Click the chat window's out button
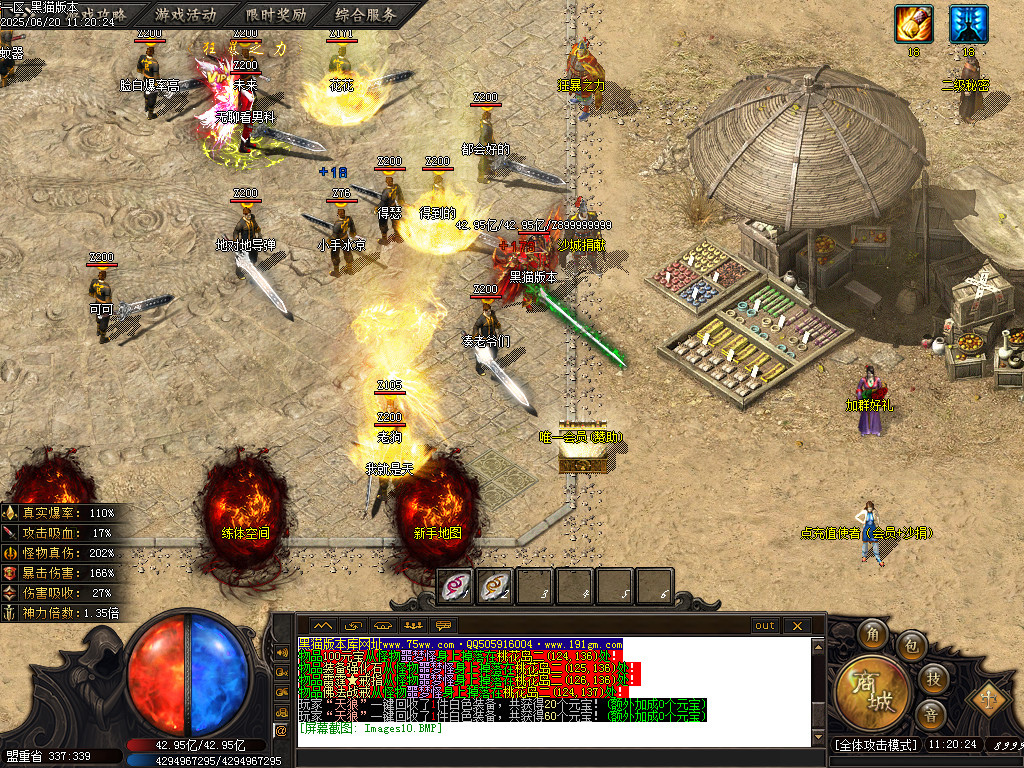Image resolution: width=1024 pixels, height=768 pixels. pos(765,626)
